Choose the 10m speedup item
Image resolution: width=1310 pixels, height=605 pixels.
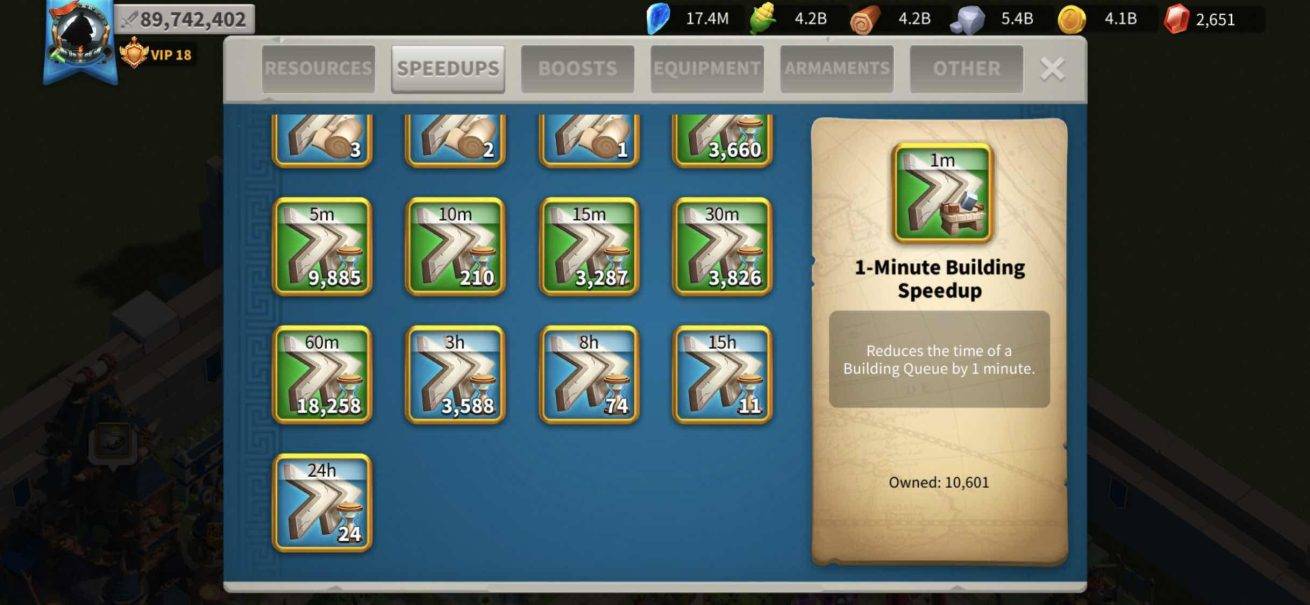click(455, 246)
